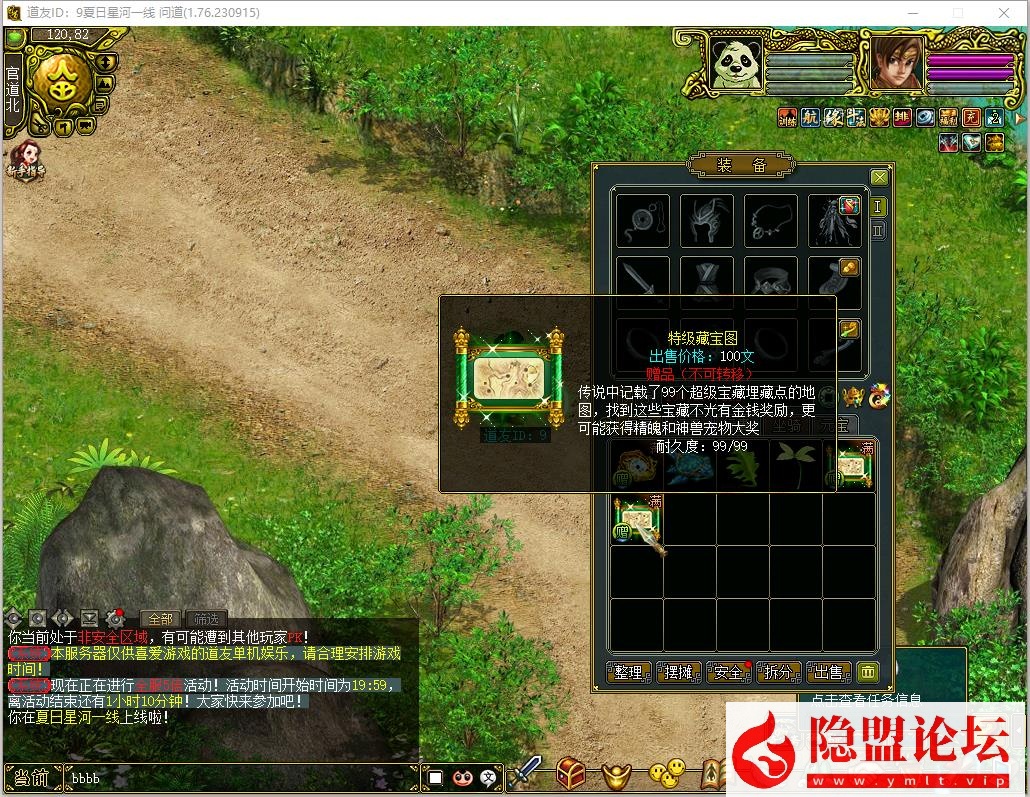1030x797 pixels.
Task: Open the 训练 training icon
Action: pos(787,117)
